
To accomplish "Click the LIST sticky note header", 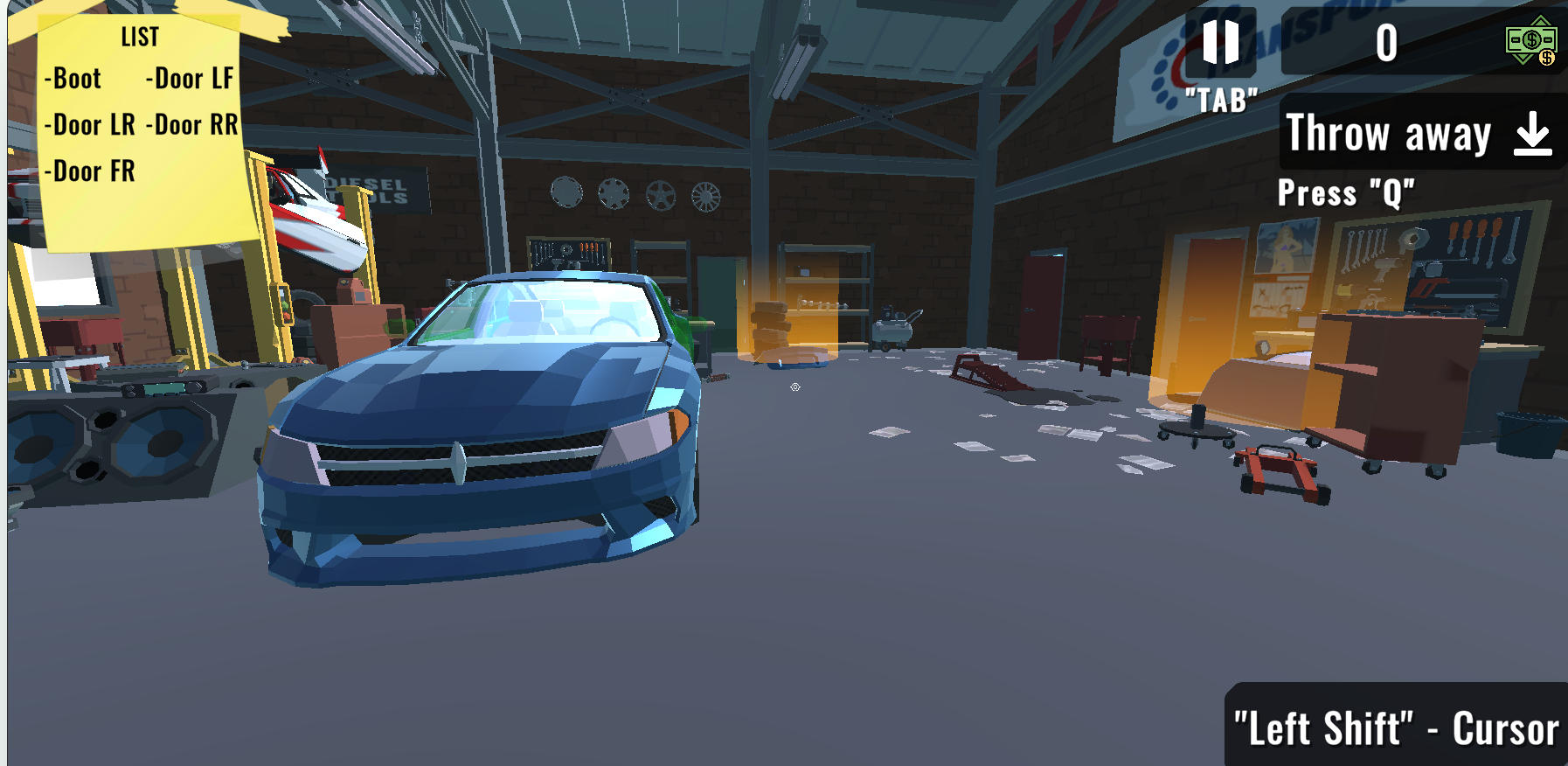I will tap(137, 38).
